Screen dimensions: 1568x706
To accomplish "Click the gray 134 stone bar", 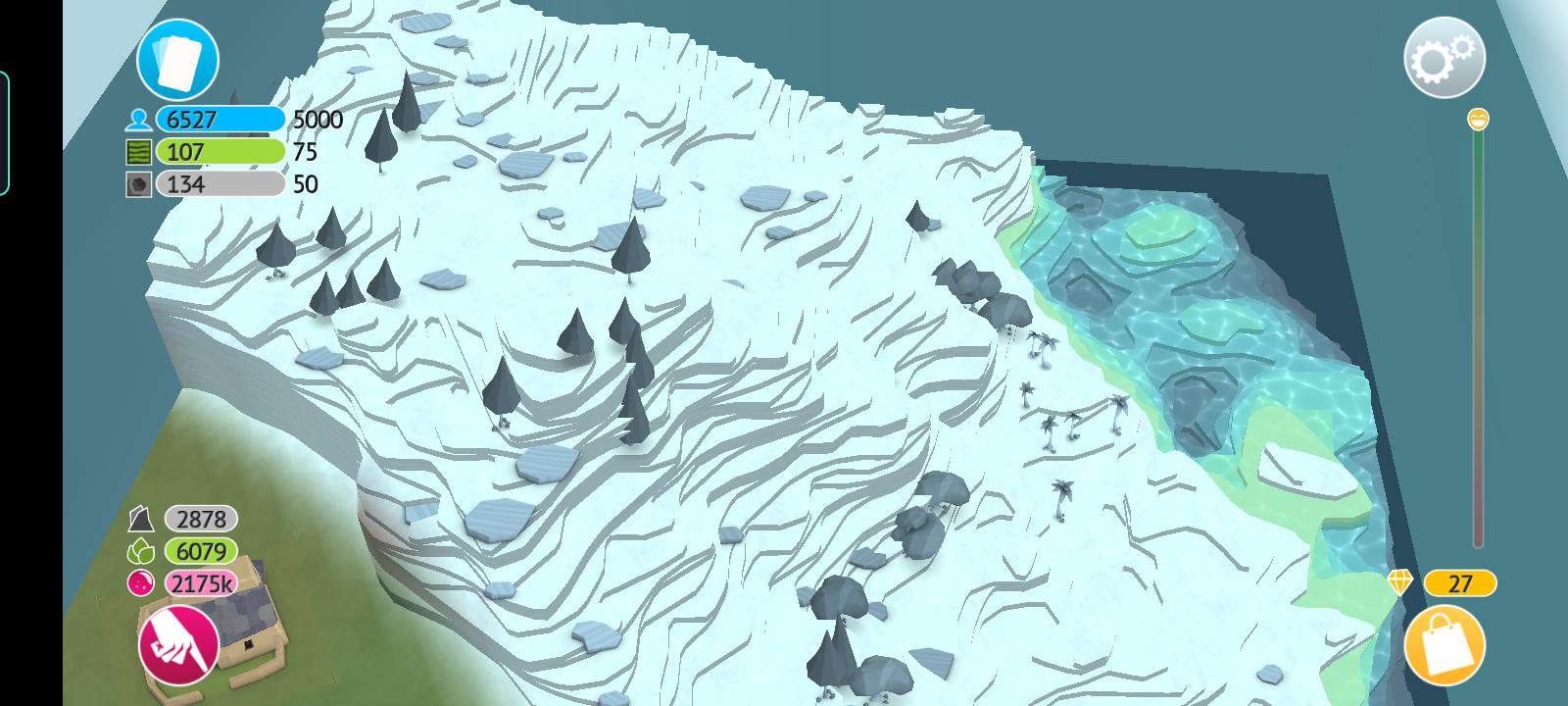I will pyautogui.click(x=220, y=183).
